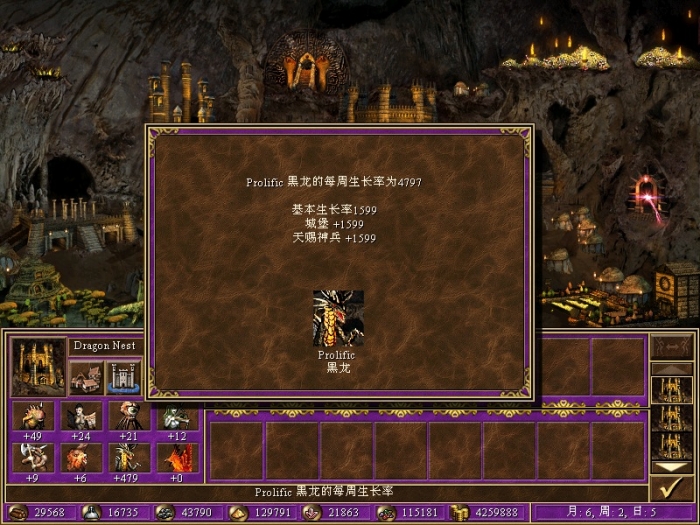Image resolution: width=700 pixels, height=525 pixels.
Task: Click the town list scroll-up arrow
Action: (668, 369)
